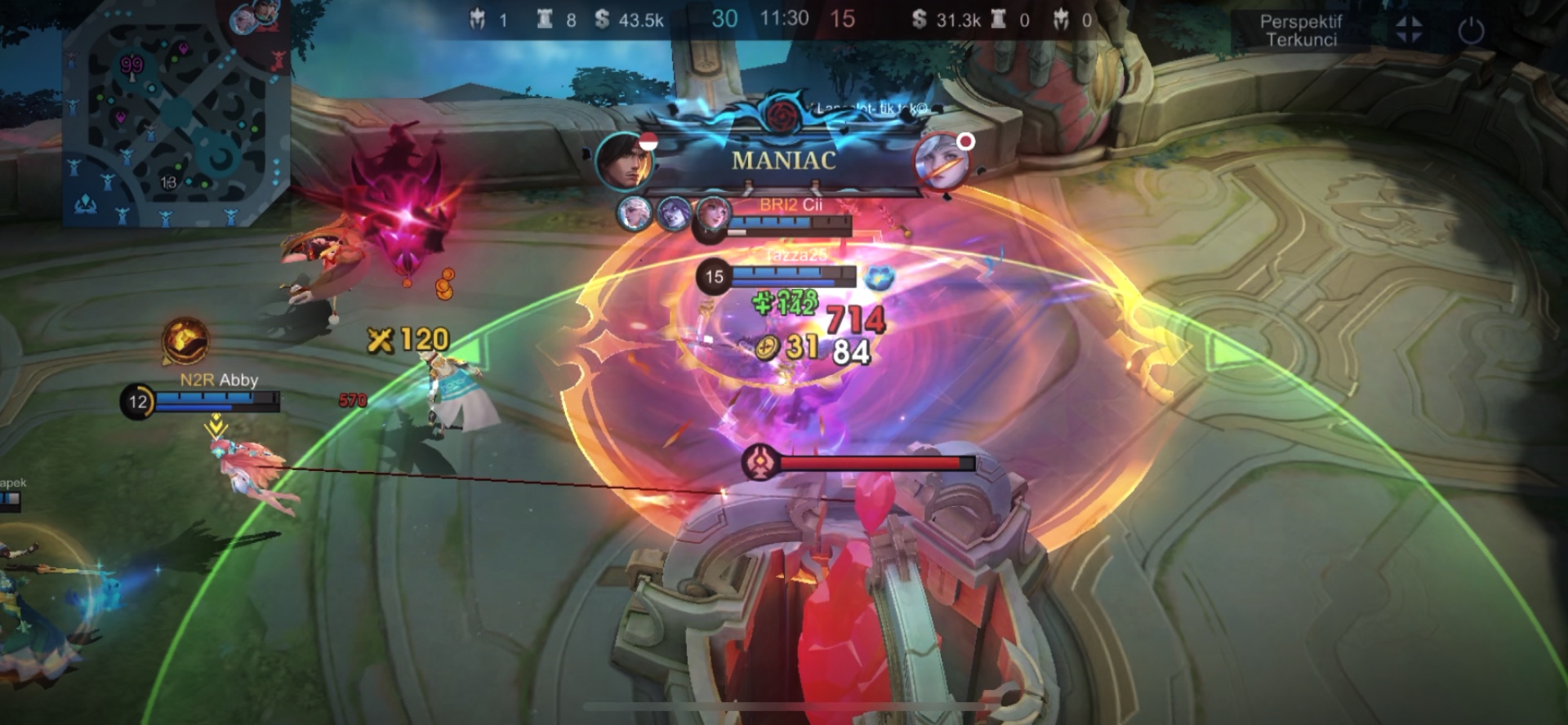
Task: Click the four-arrow collapse interface icon
Action: 1409,30
